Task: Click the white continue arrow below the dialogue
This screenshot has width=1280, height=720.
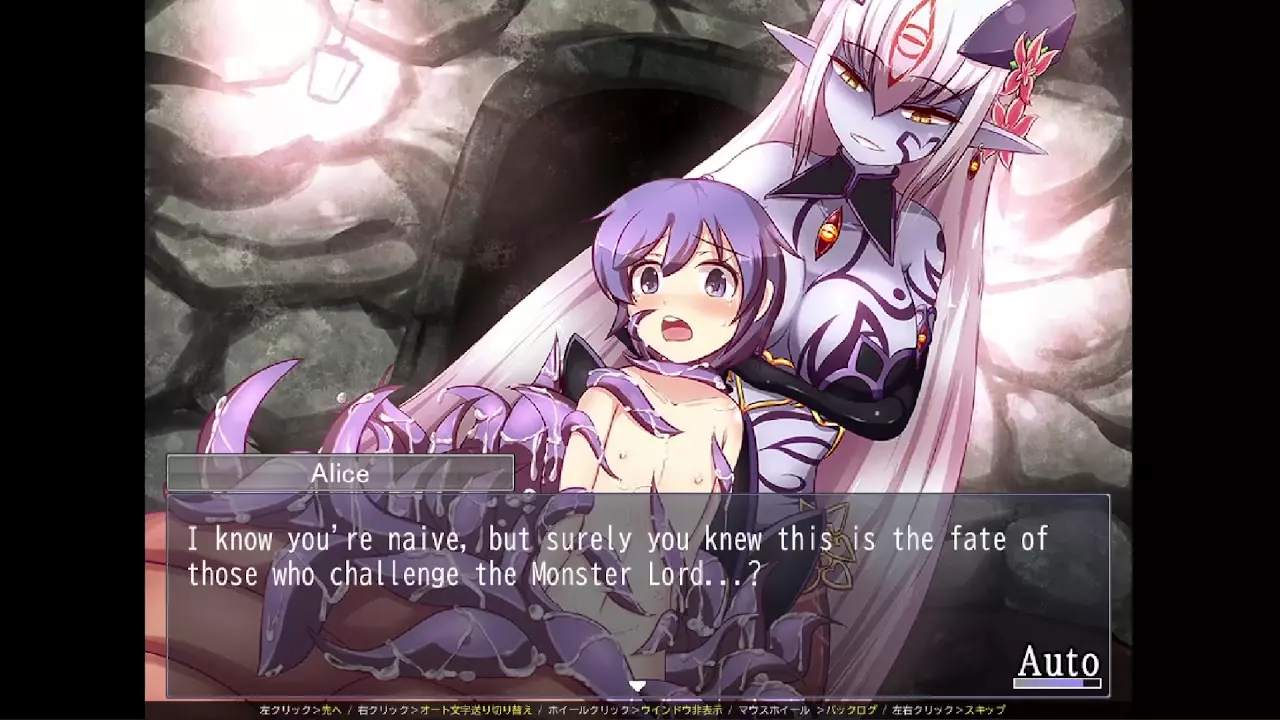Action: tap(636, 686)
